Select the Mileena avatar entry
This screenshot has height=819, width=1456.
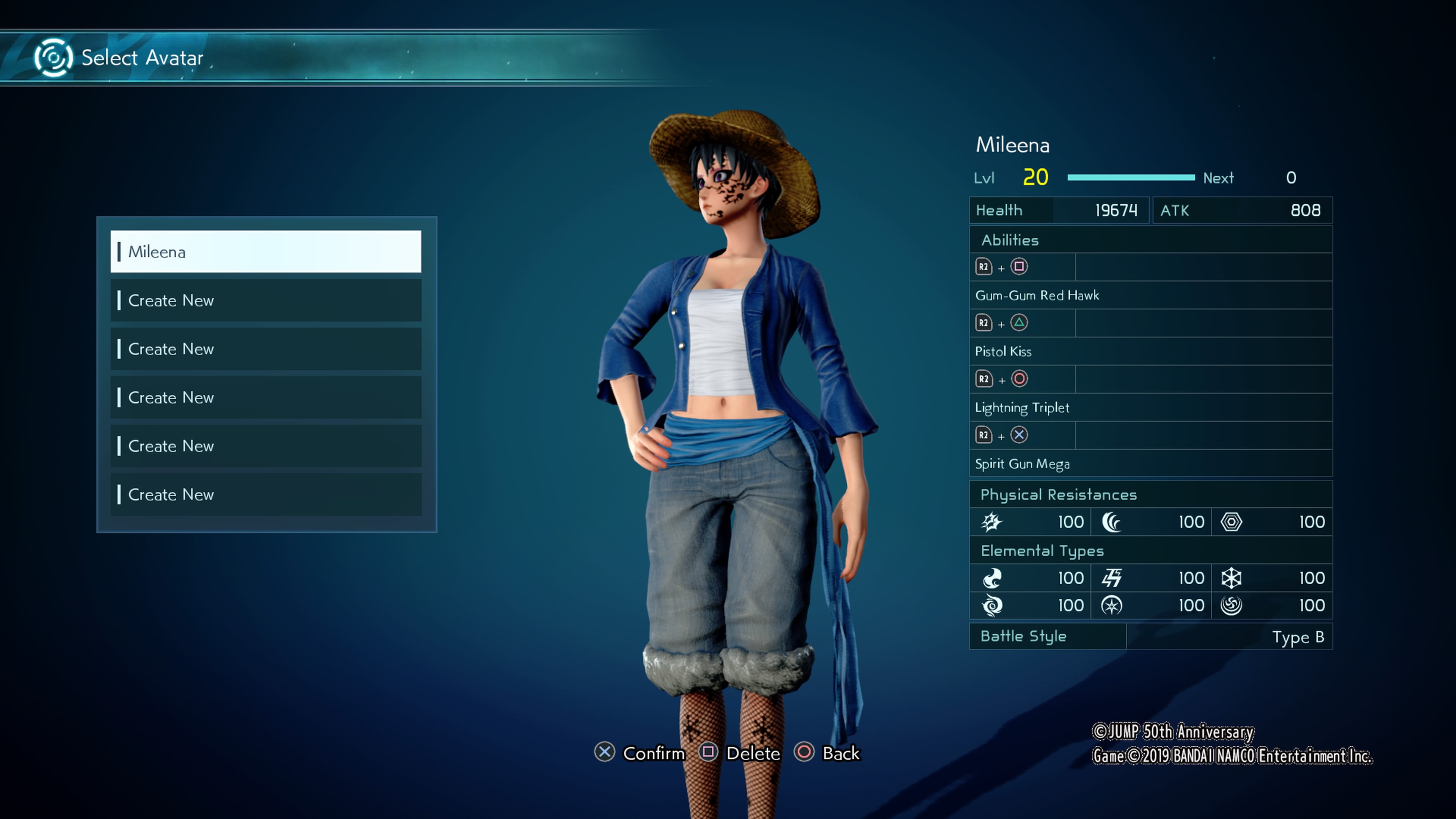click(265, 251)
